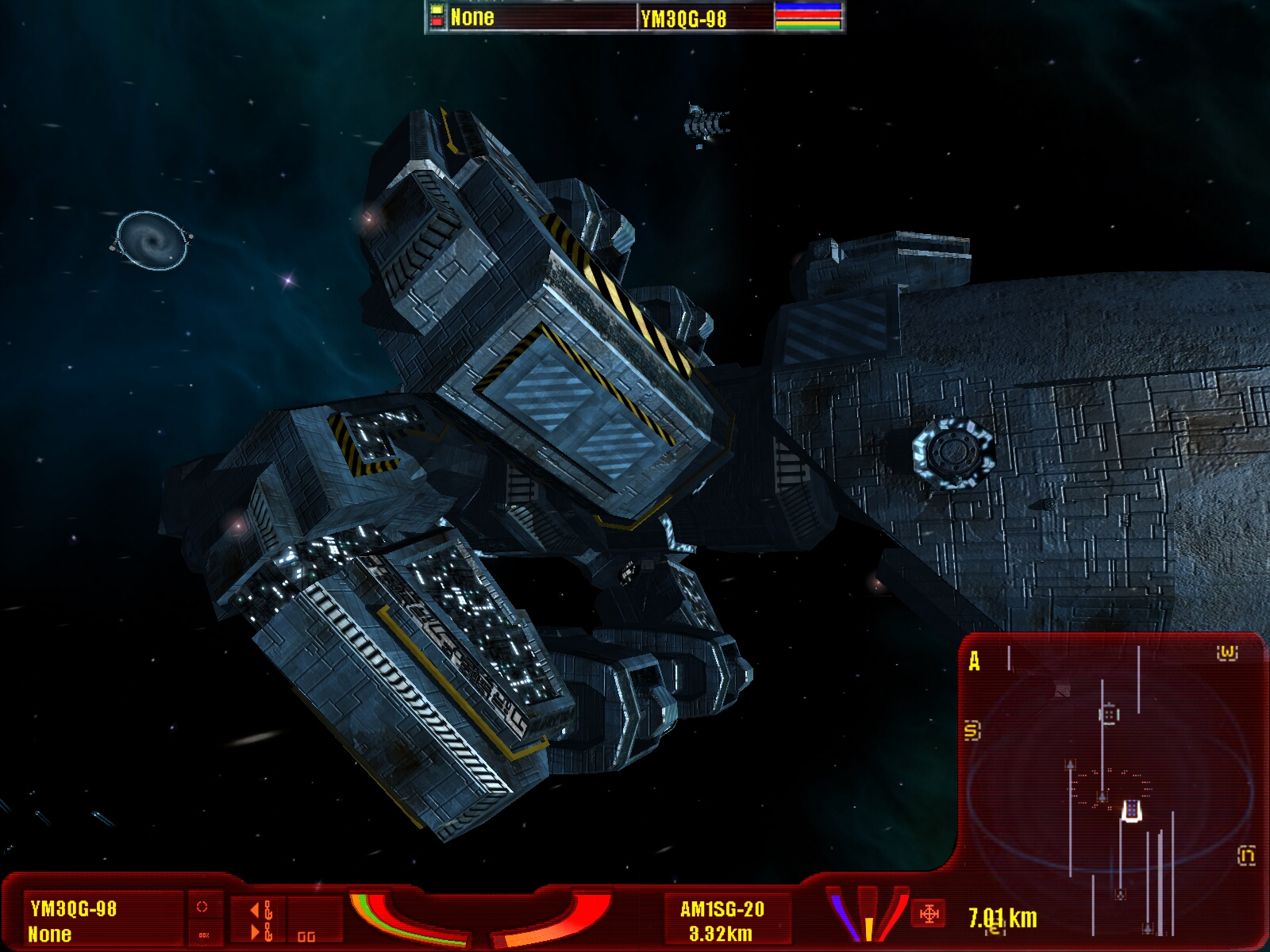Click the top bar None status field

pyautogui.click(x=472, y=17)
